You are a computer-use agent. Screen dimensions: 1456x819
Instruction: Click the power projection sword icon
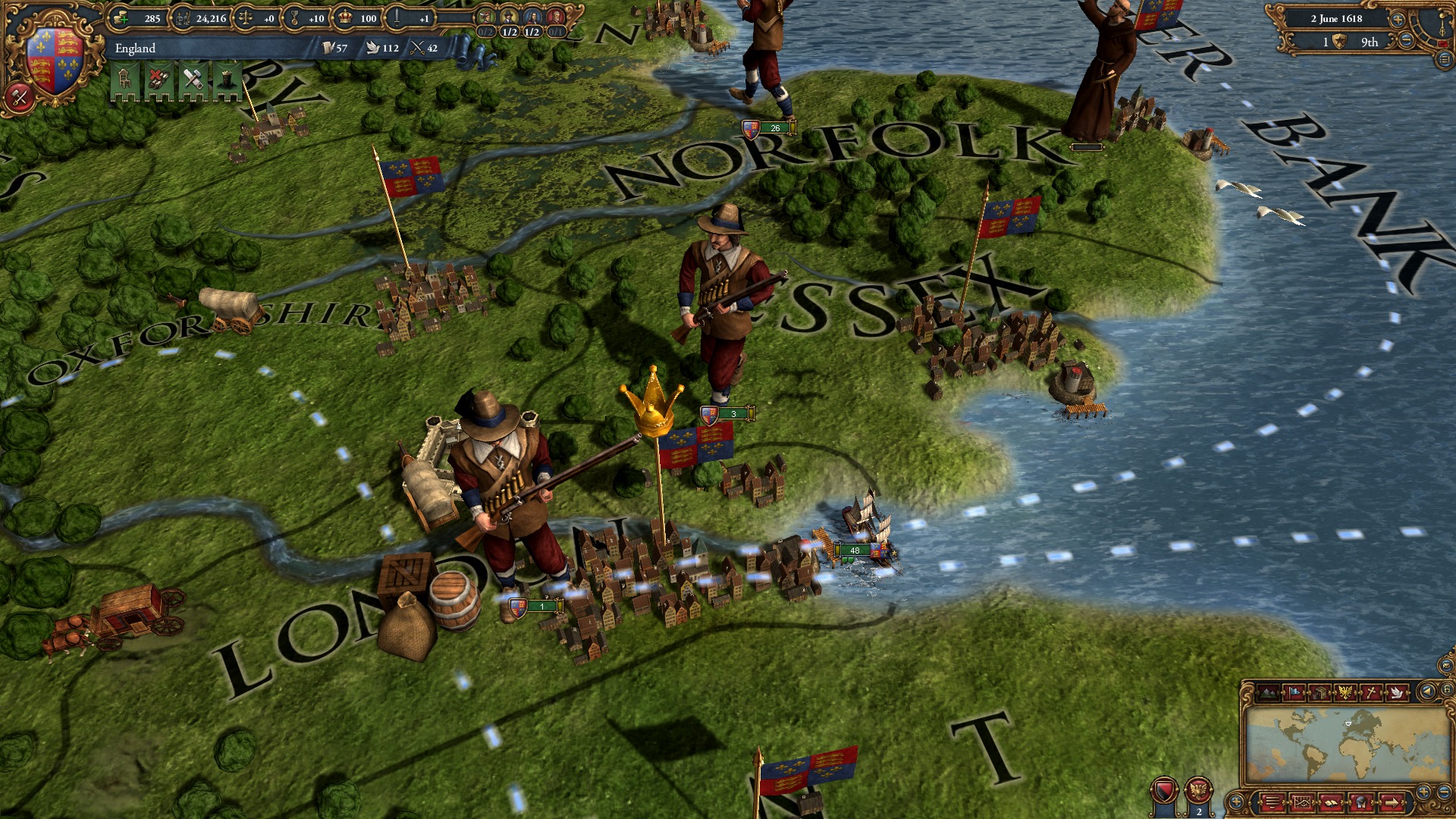tap(396, 18)
